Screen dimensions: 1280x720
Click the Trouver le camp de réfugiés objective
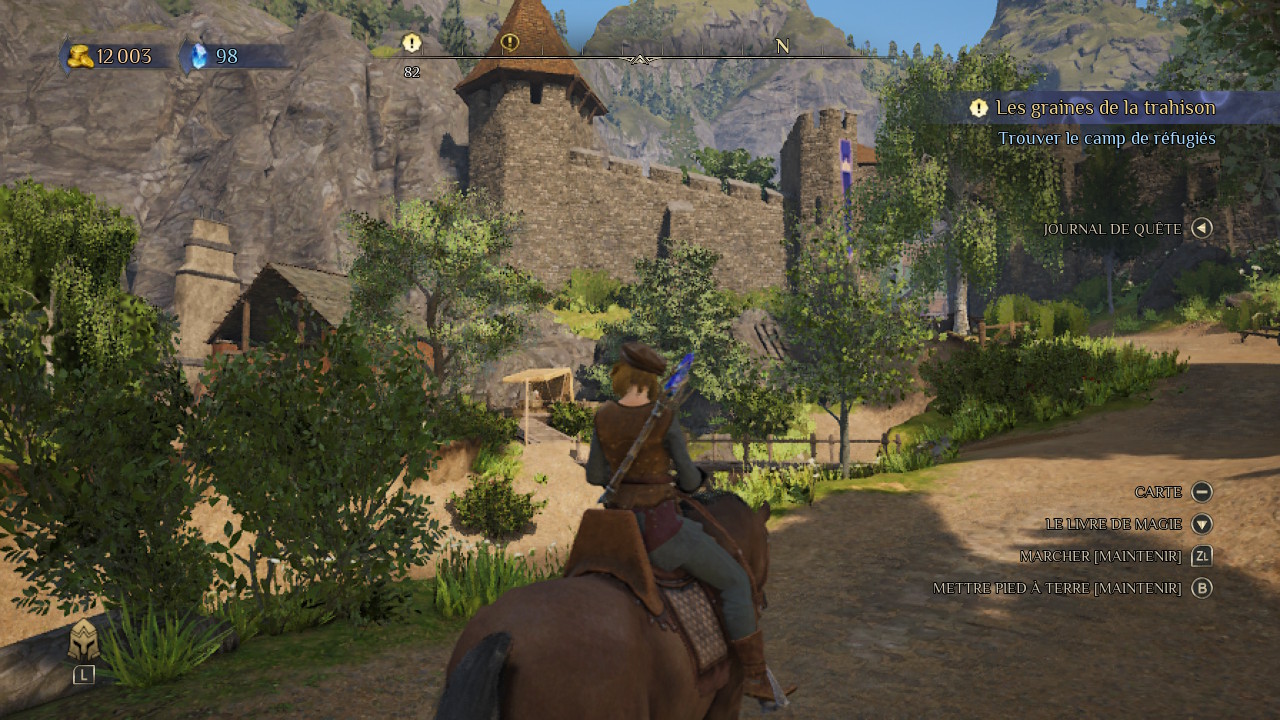coord(1106,138)
